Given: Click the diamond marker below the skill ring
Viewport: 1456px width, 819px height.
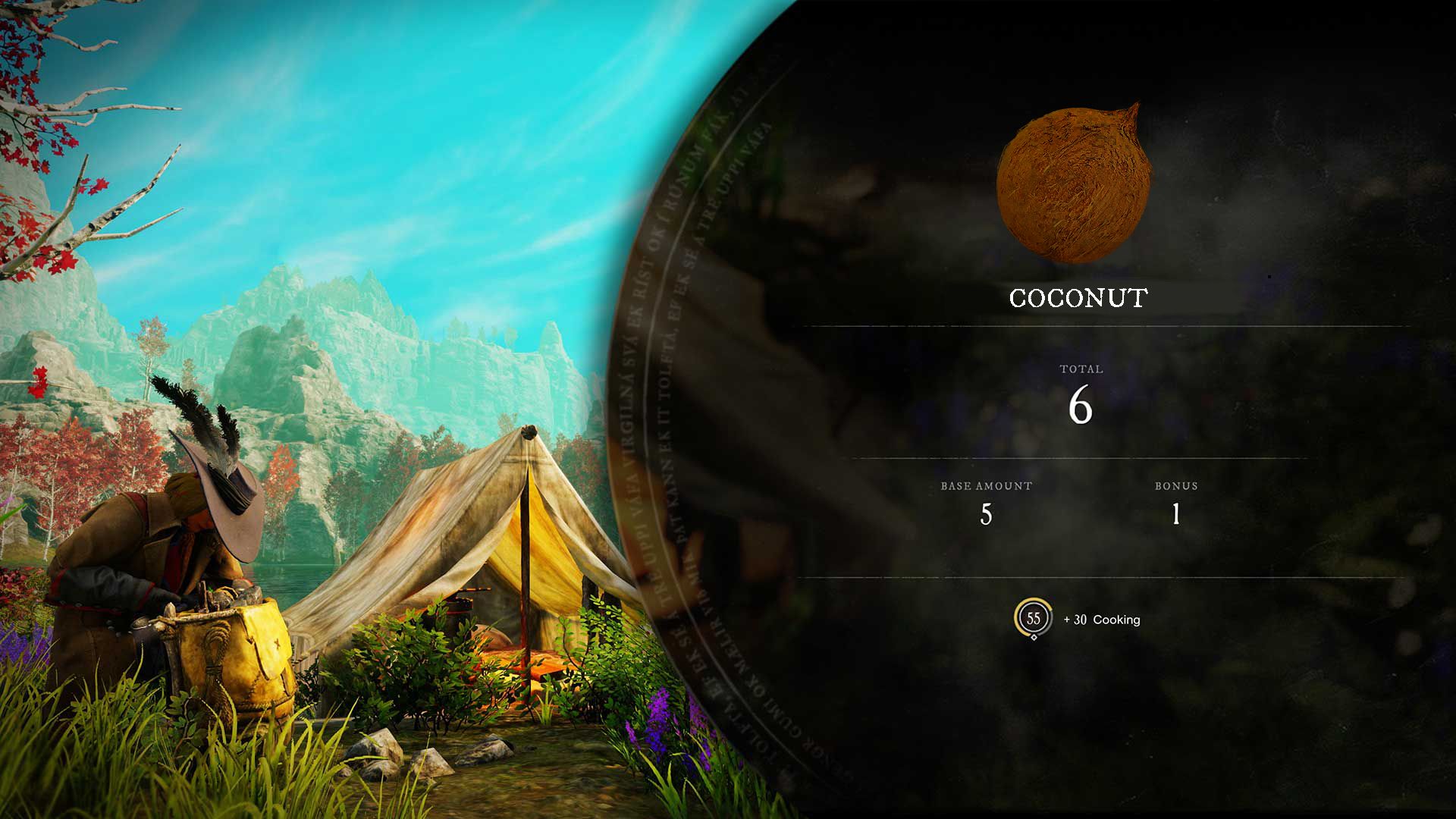Looking at the screenshot, I should [x=1034, y=639].
